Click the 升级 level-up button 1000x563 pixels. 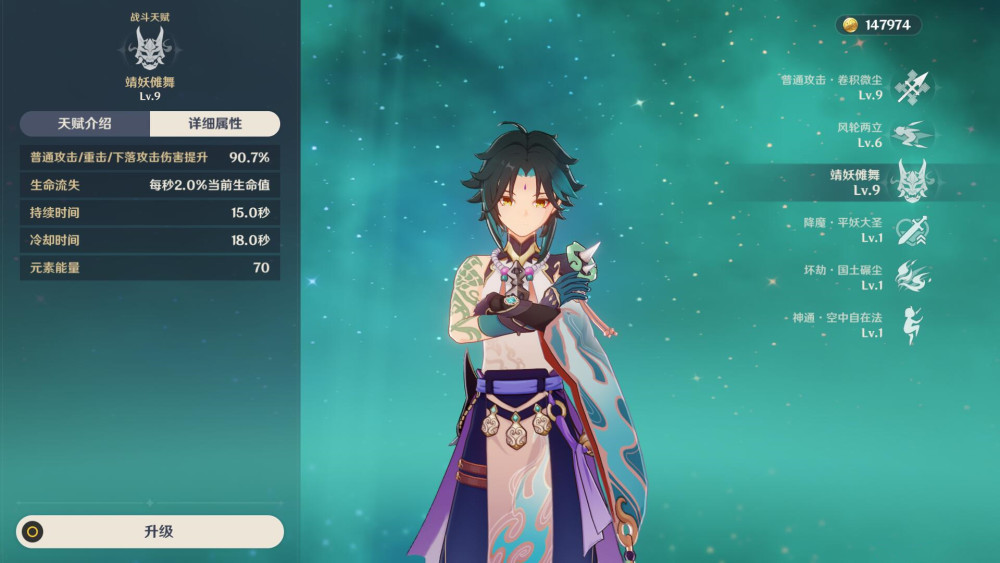pyautogui.click(x=150, y=531)
